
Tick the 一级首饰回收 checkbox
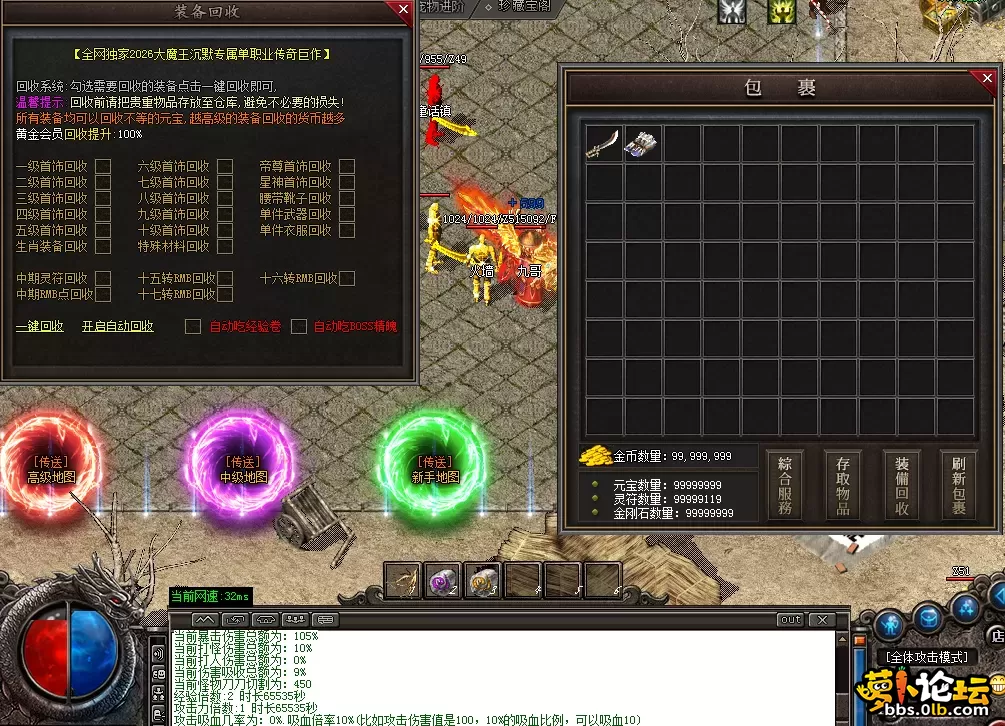[103, 167]
